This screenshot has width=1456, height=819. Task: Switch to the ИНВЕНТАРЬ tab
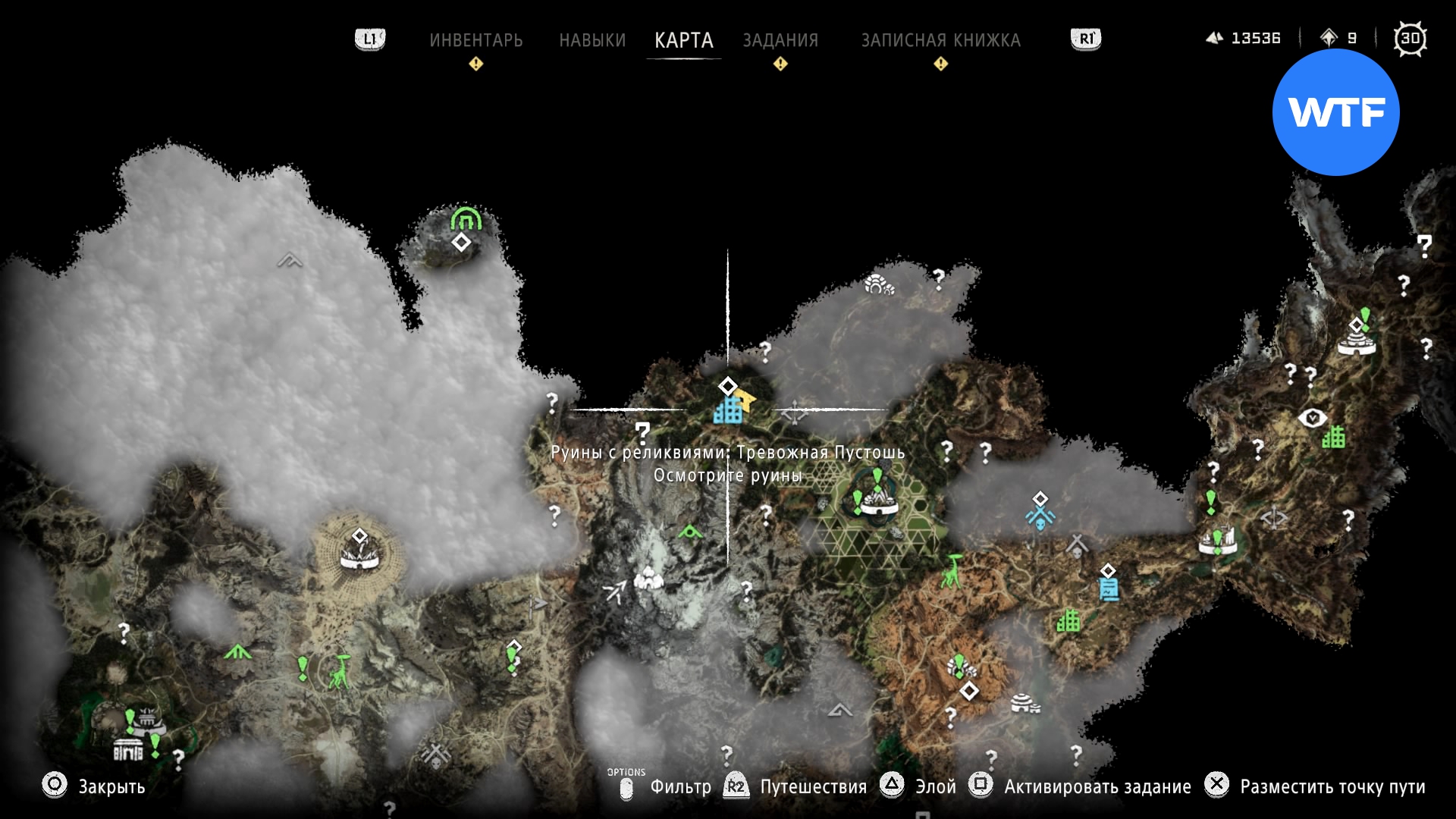[x=475, y=40]
